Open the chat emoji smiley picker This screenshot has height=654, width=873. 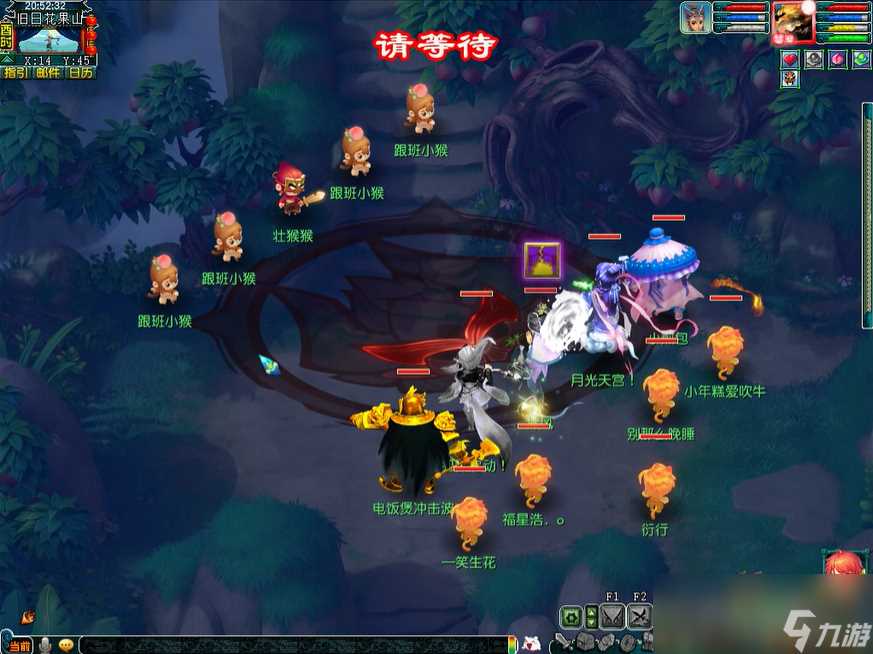(x=66, y=645)
